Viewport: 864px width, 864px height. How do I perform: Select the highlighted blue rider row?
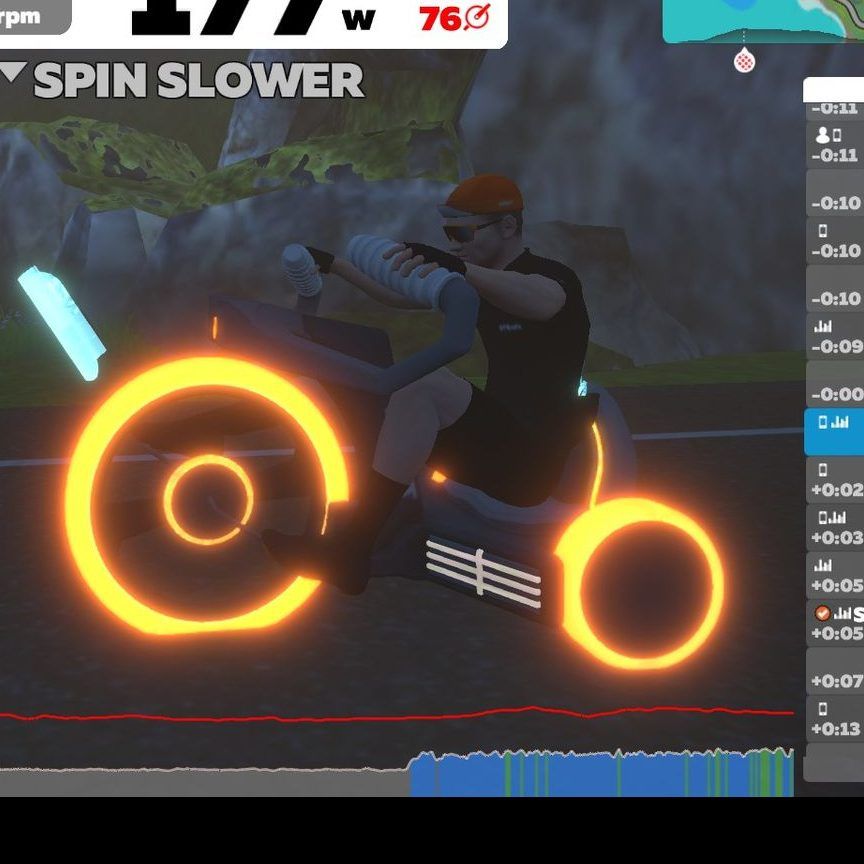pyautogui.click(x=834, y=432)
